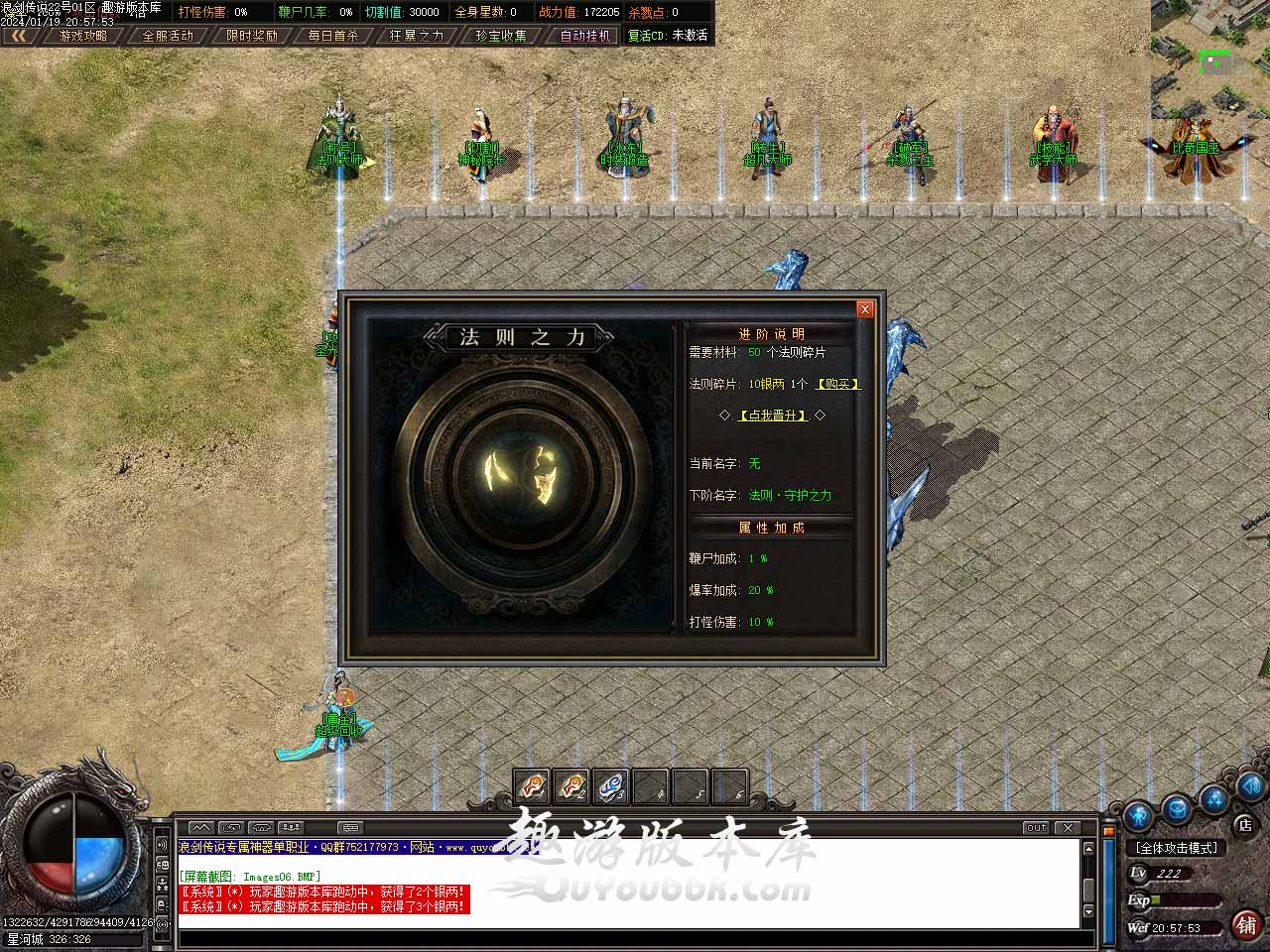This screenshot has height=952, width=1270.
Task: Click the chat text input bar
Action: [x=625, y=938]
